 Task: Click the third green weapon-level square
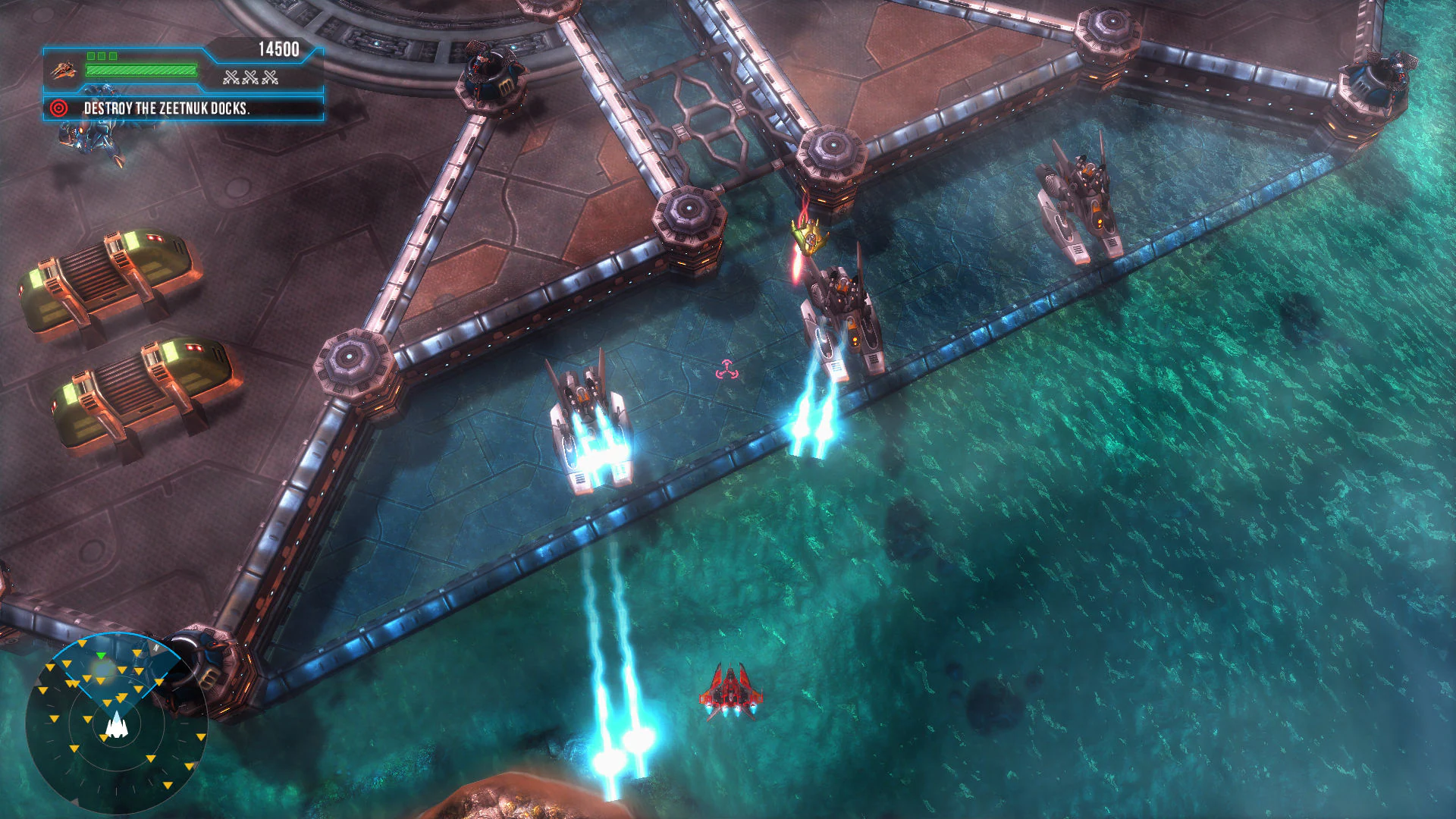click(115, 55)
